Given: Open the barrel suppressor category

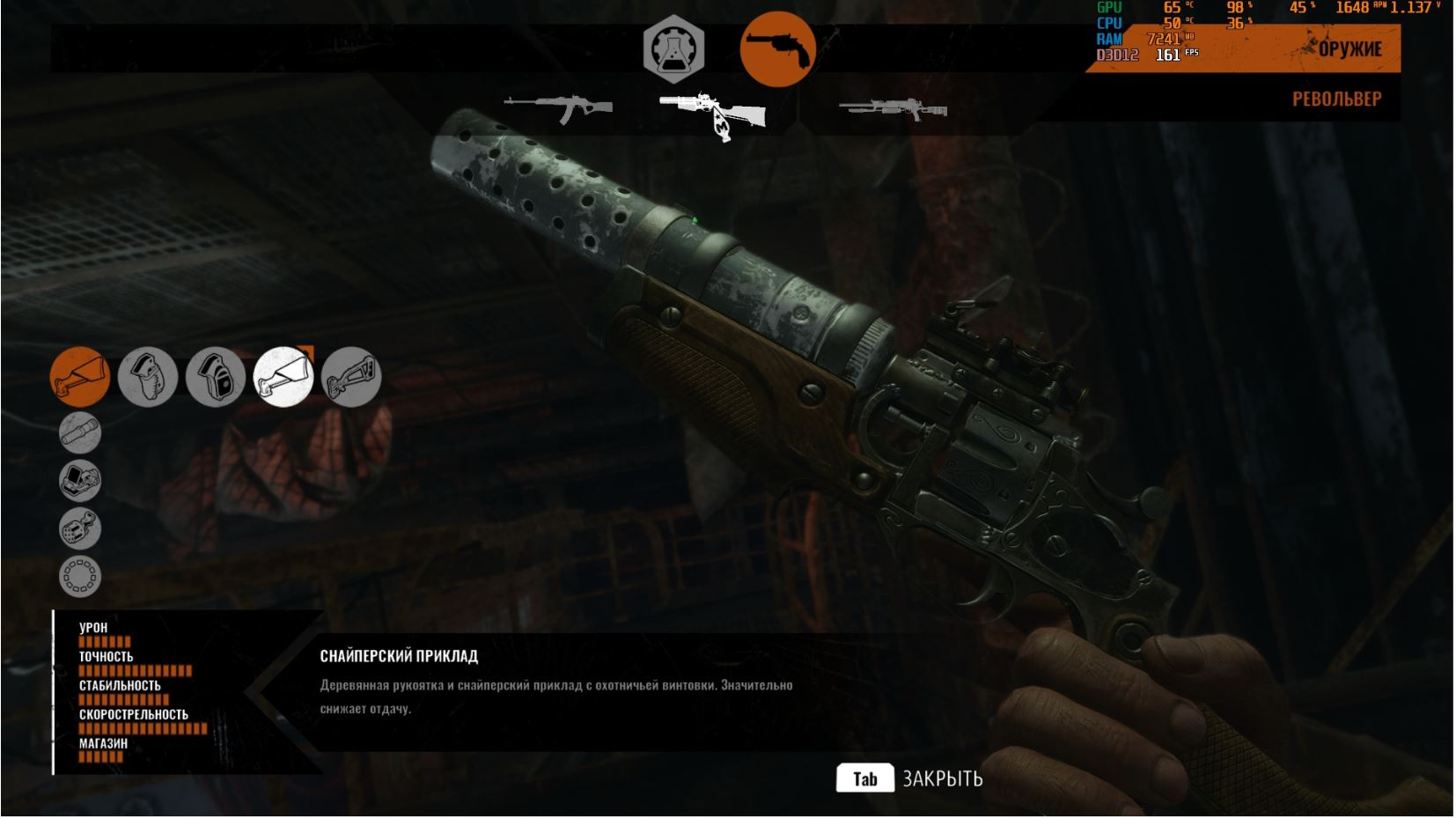Looking at the screenshot, I should click(x=80, y=432).
